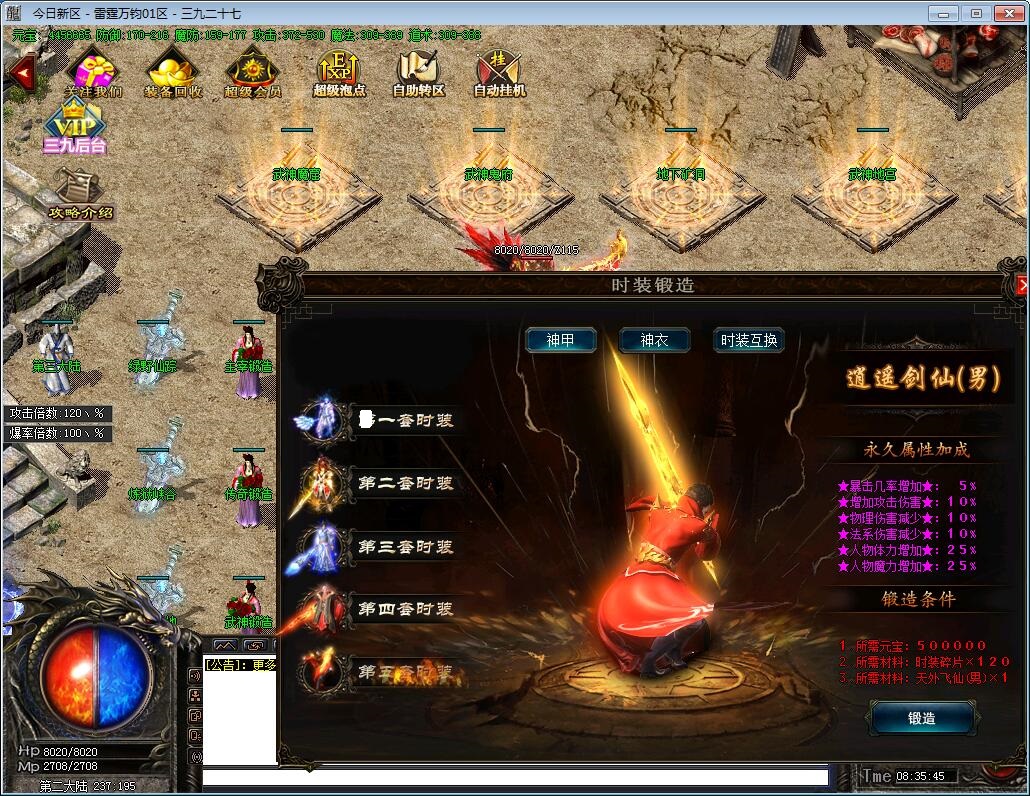This screenshot has height=796, width=1030.
Task: Open the 时装互换 tab
Action: (x=748, y=340)
